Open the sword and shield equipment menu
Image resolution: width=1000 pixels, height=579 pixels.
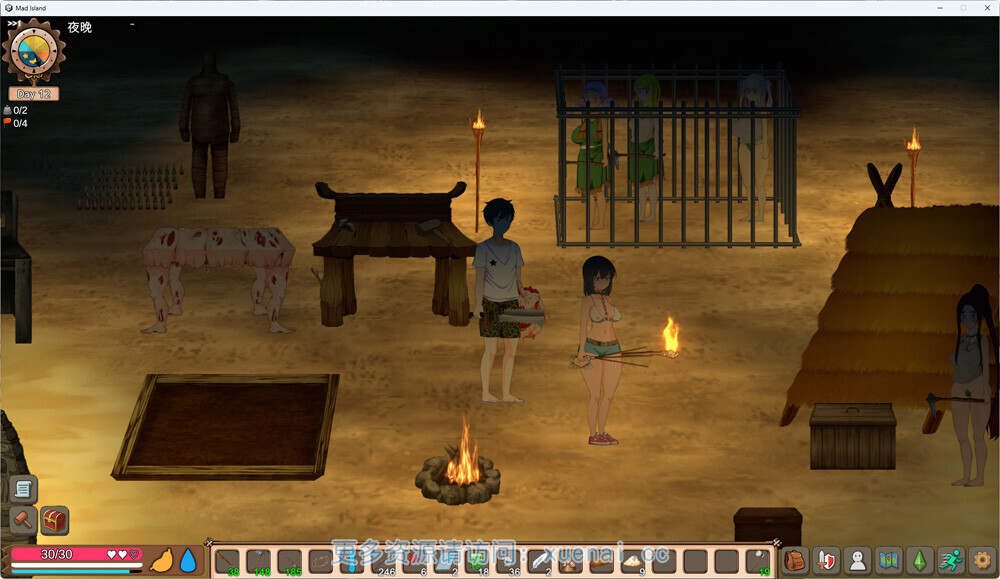click(826, 561)
